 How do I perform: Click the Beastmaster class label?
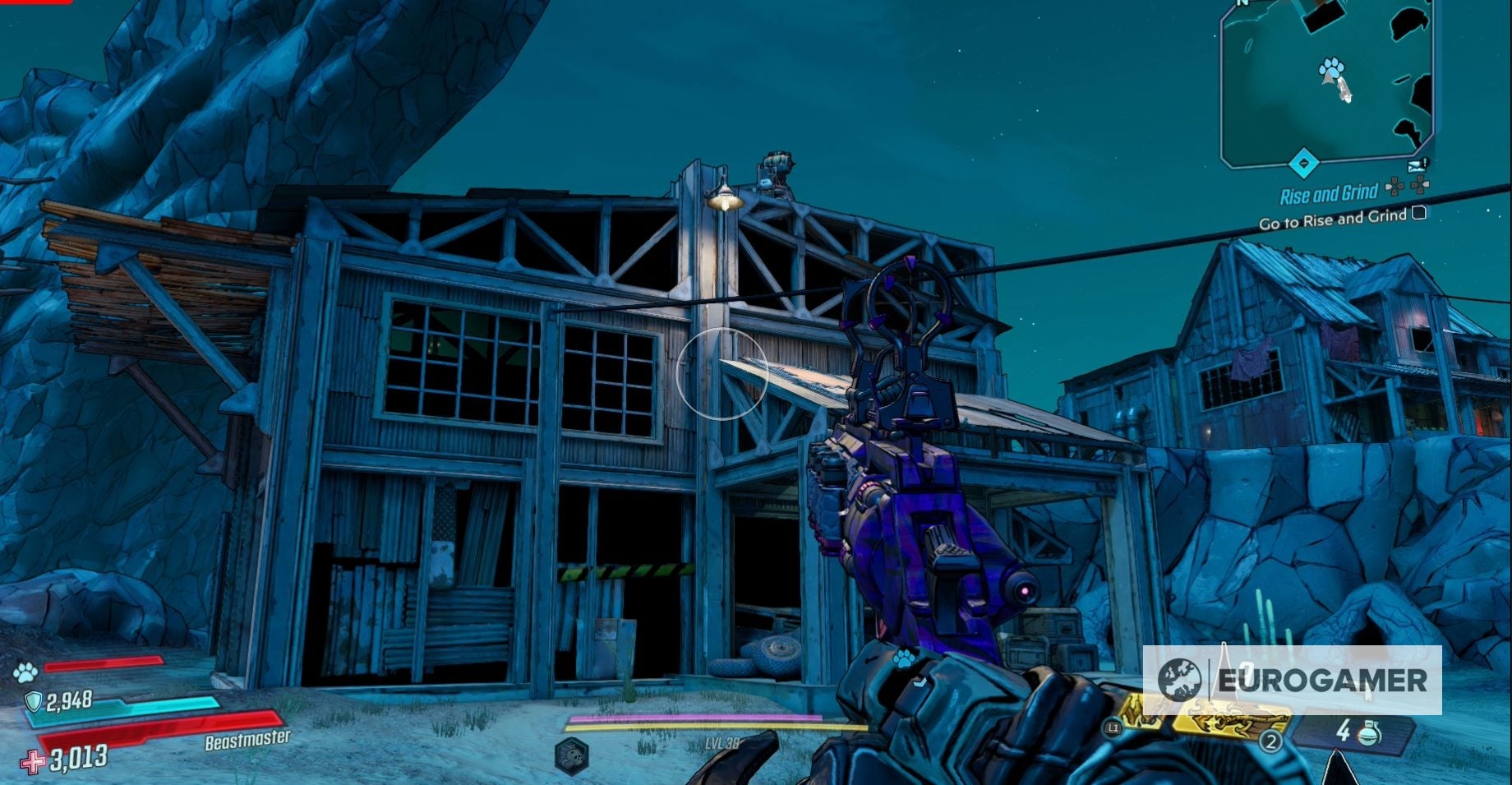[x=247, y=740]
